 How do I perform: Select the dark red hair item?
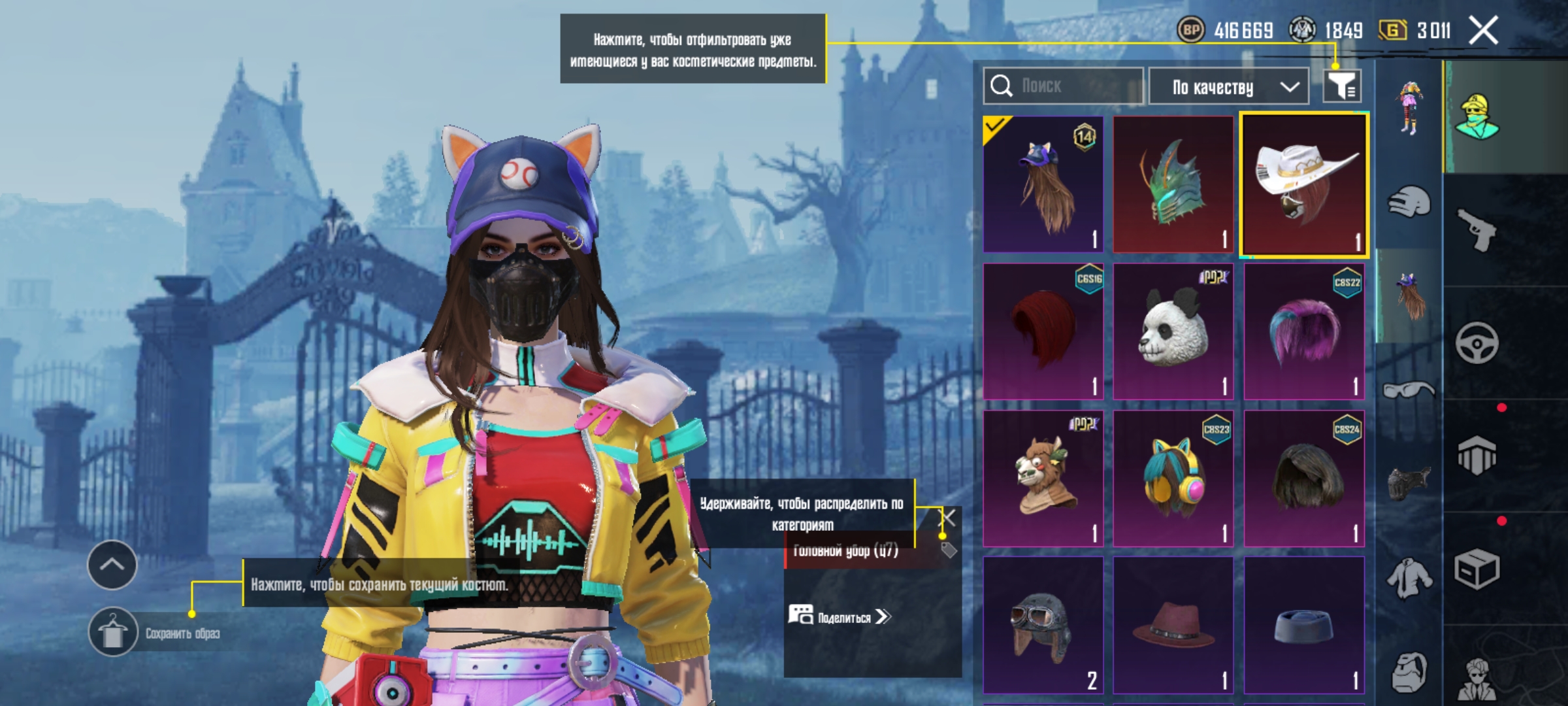(1043, 331)
